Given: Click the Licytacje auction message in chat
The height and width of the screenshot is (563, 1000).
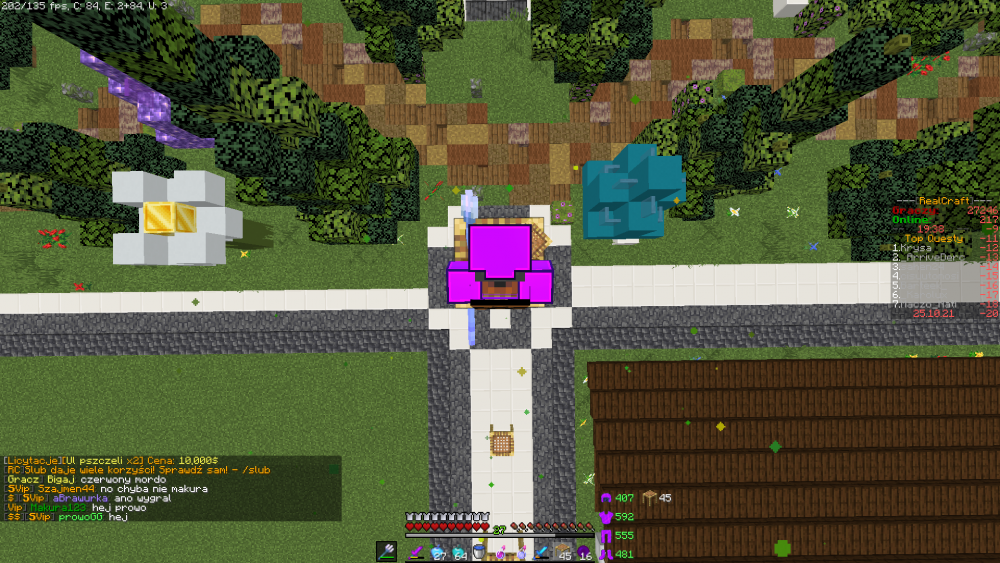Looking at the screenshot, I should [x=110, y=461].
